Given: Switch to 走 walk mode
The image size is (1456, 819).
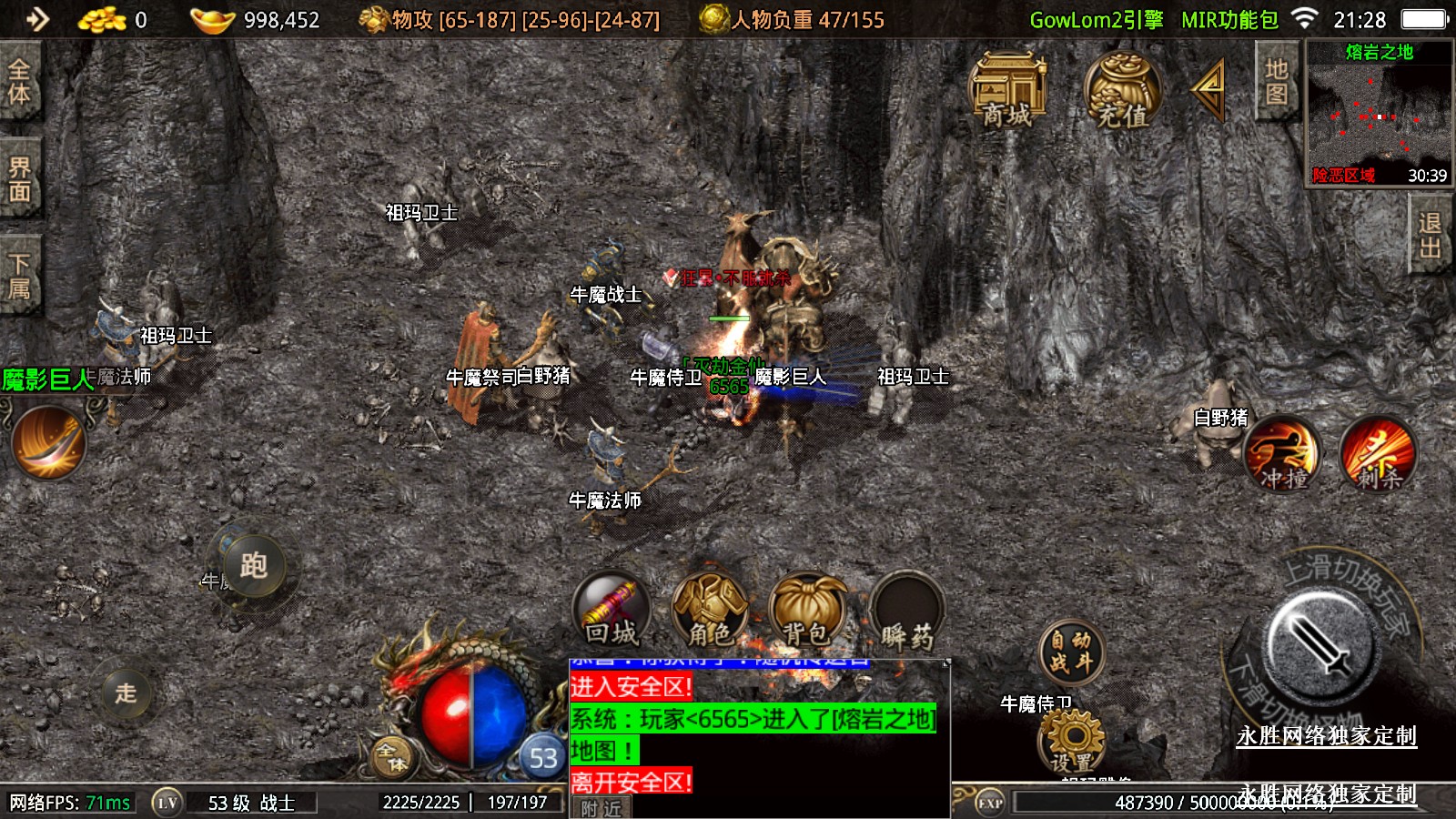Looking at the screenshot, I should (126, 693).
